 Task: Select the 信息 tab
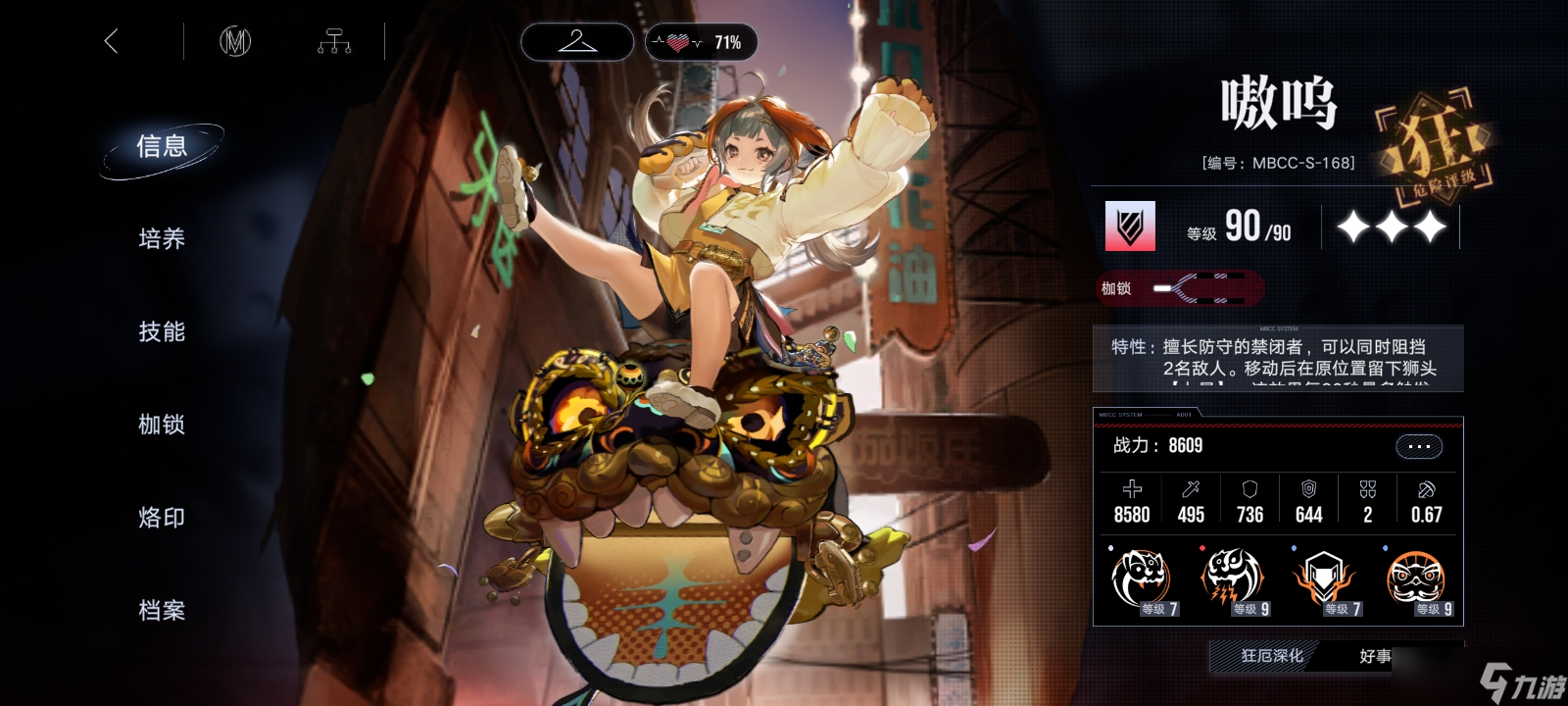(x=162, y=147)
